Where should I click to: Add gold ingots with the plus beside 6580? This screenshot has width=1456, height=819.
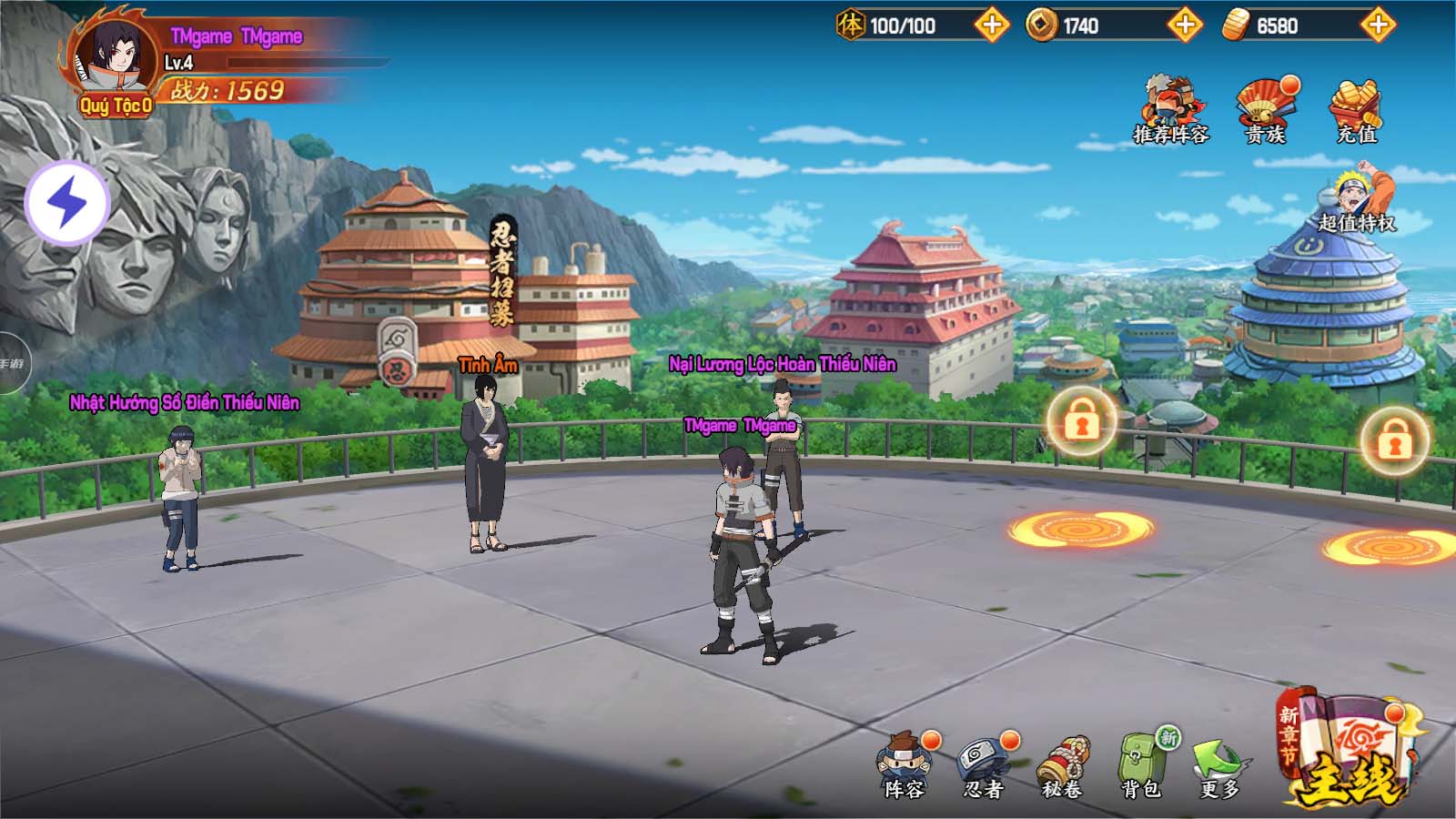(1378, 25)
